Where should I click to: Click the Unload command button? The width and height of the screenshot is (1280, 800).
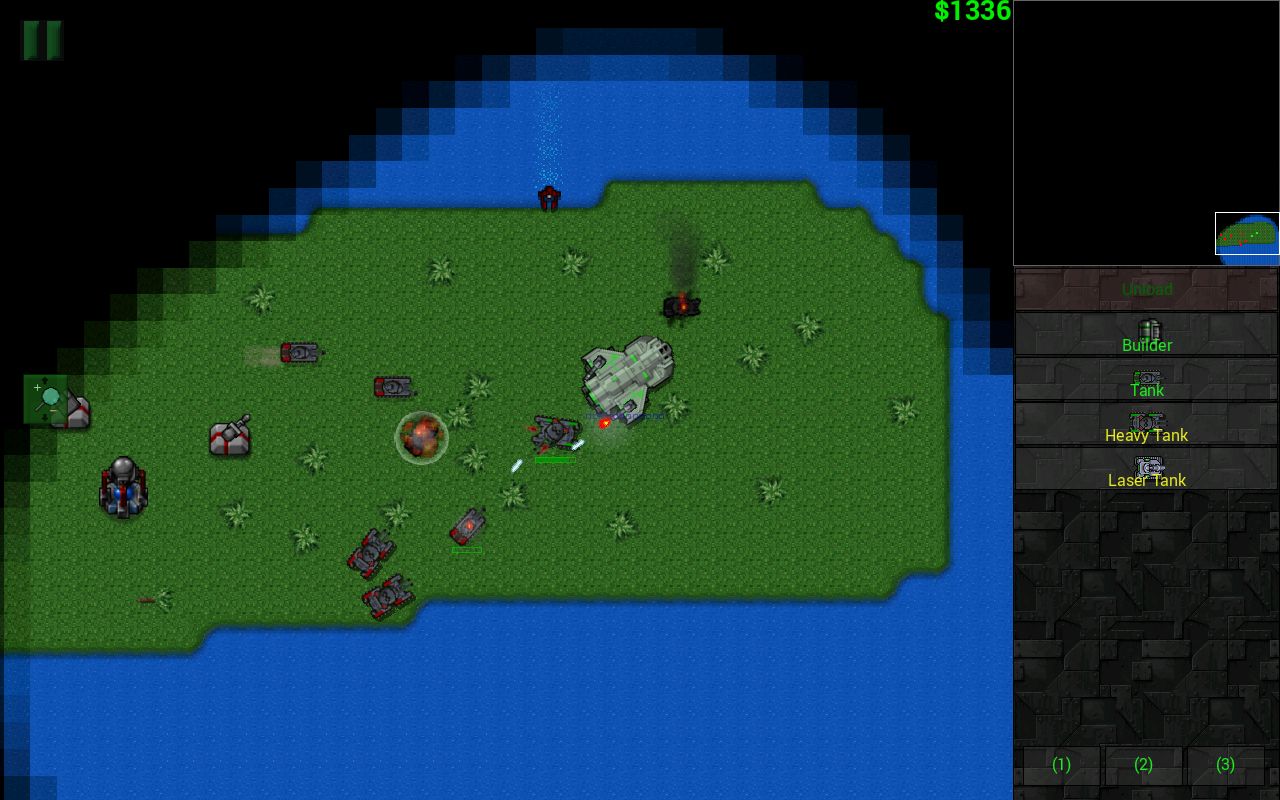coord(1146,289)
